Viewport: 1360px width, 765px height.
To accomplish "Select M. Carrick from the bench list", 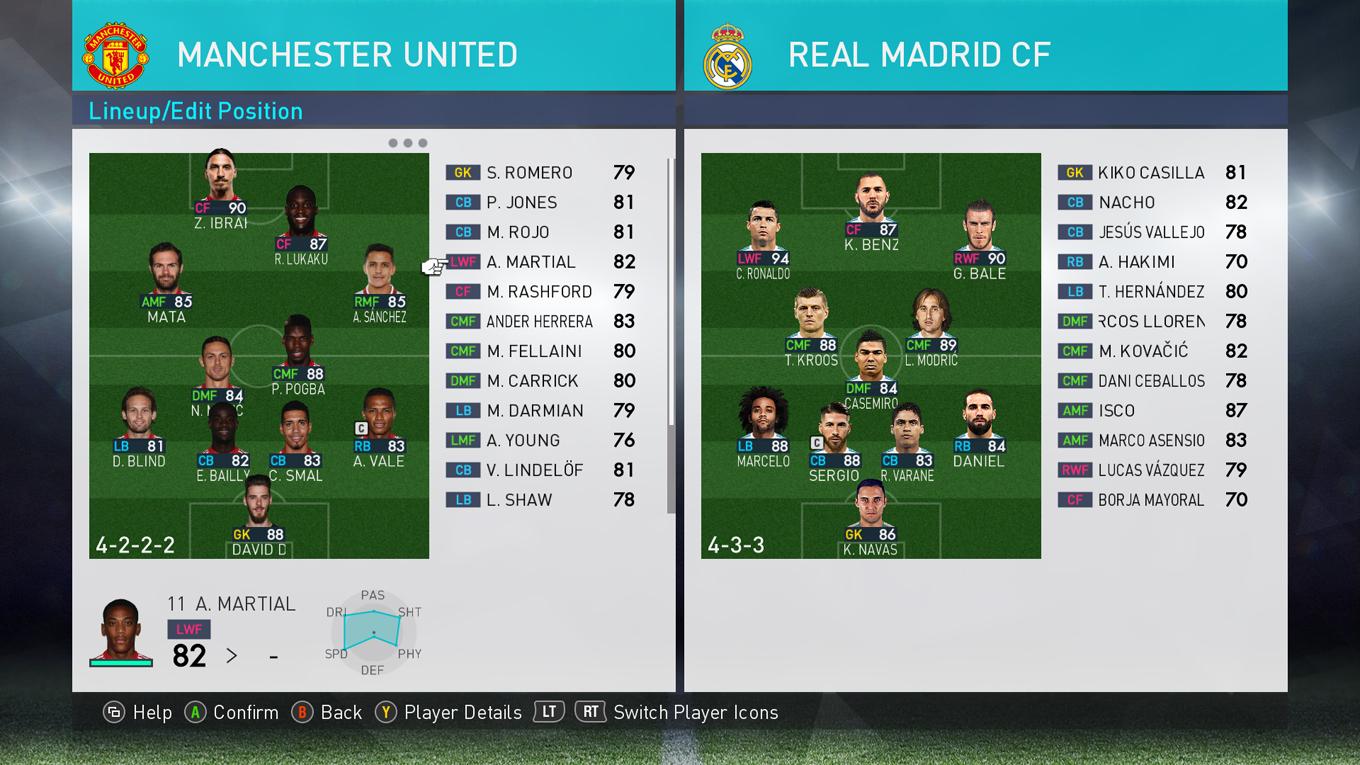I will click(532, 381).
